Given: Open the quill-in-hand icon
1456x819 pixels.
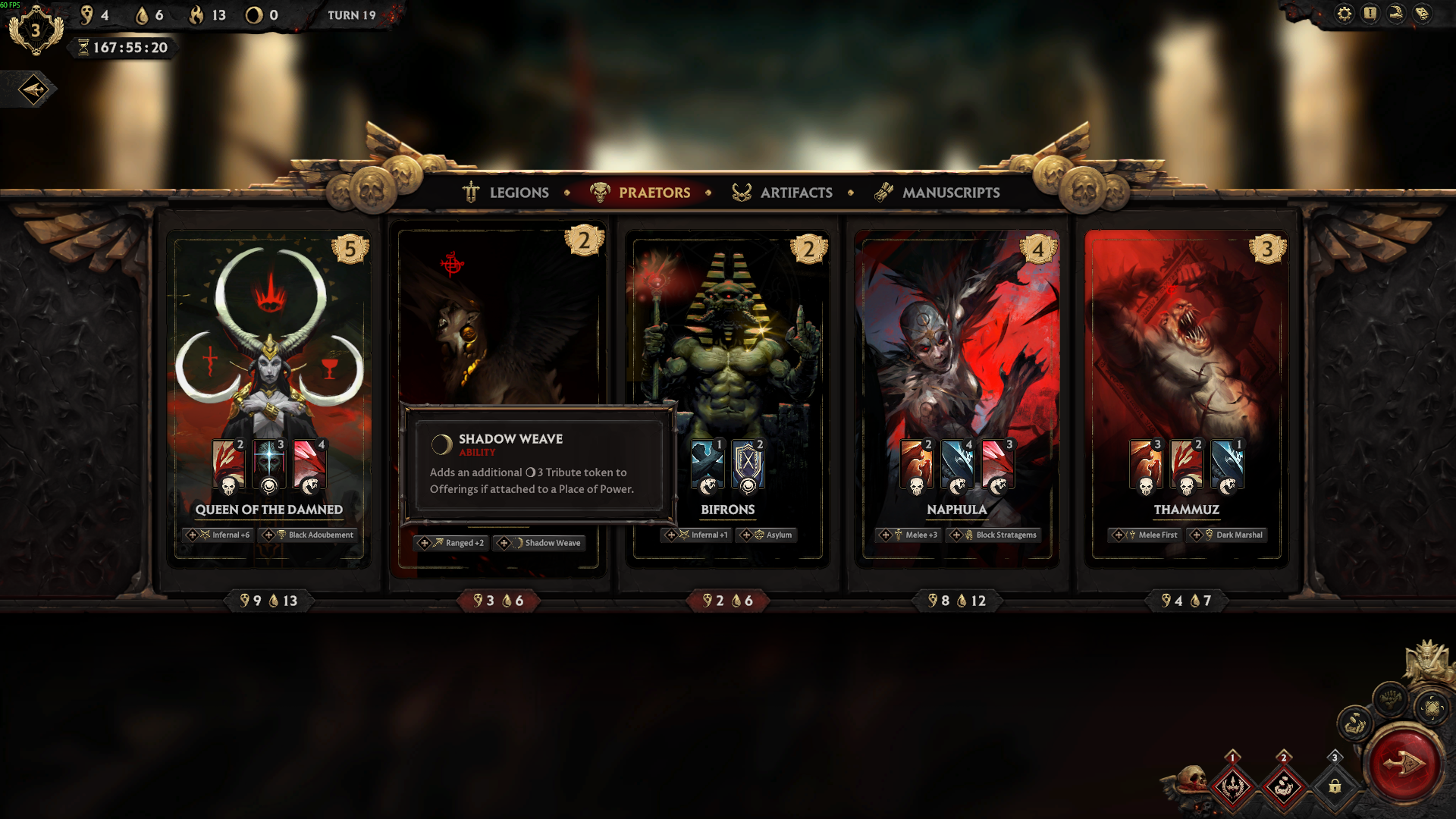Looking at the screenshot, I should (x=1395, y=14).
